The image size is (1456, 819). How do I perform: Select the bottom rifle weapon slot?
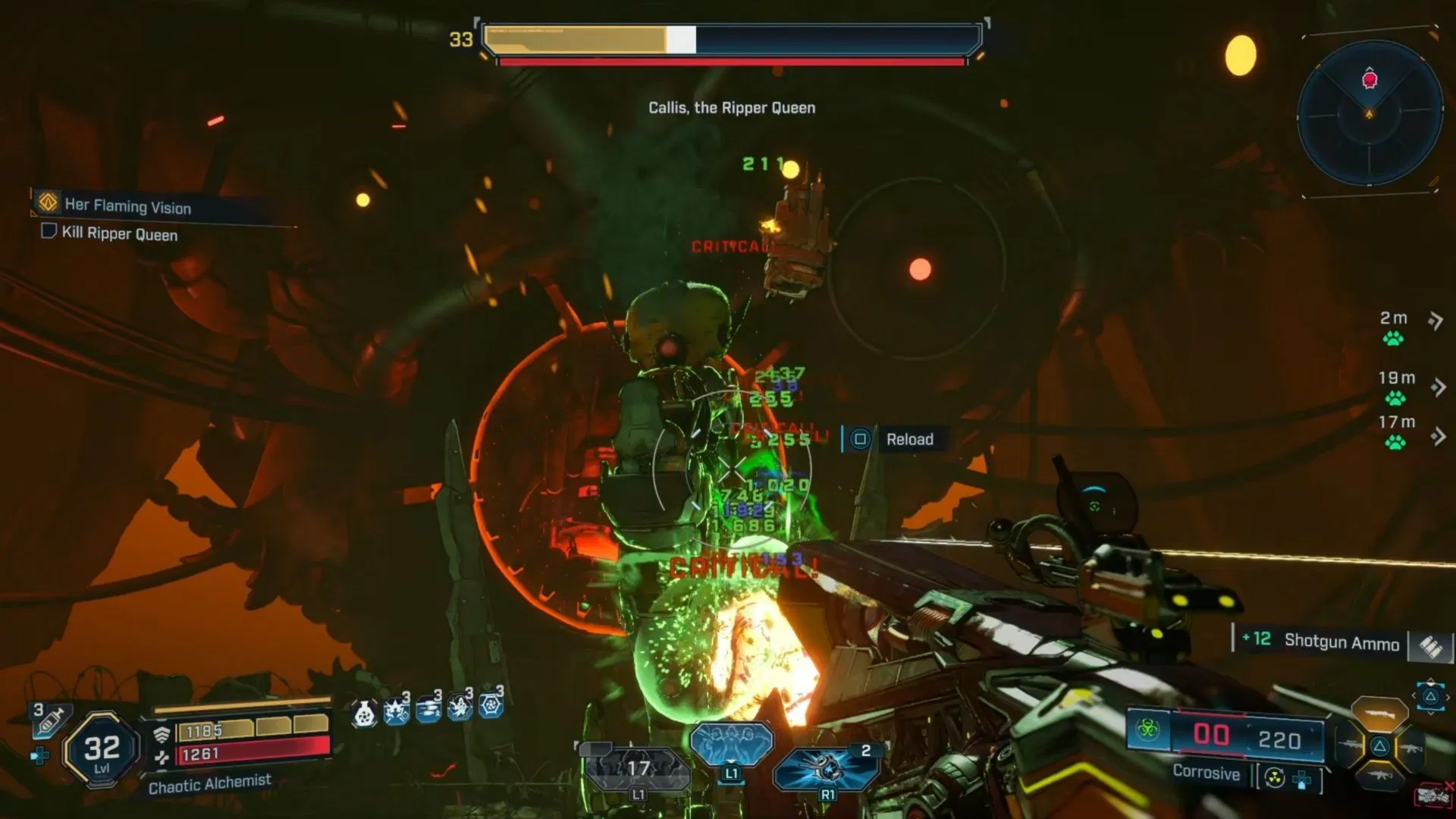coord(1379,777)
